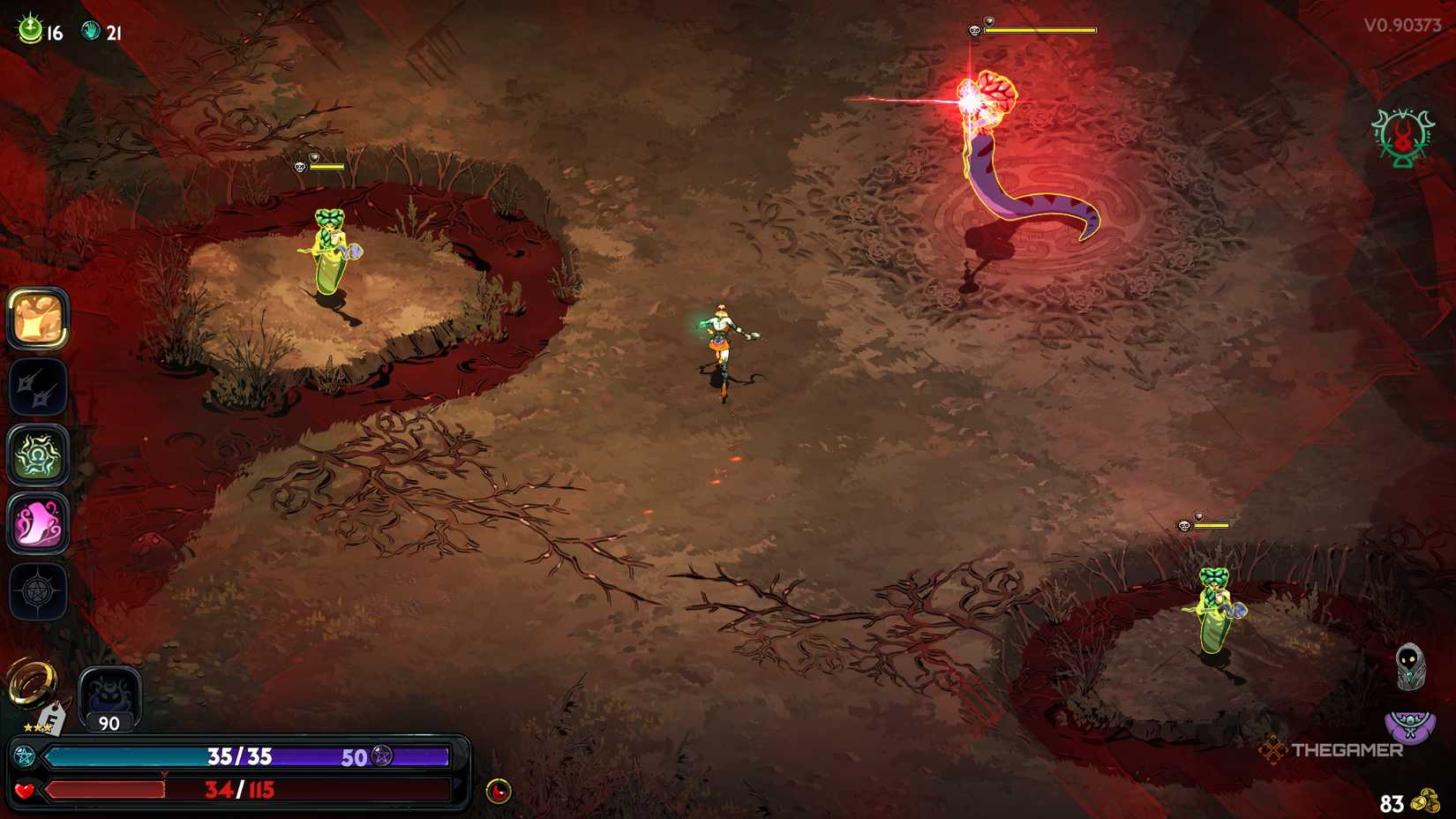This screenshot has width=1456, height=819.
Task: Click the three-star rank under the keepsake tag
Action: 37,729
